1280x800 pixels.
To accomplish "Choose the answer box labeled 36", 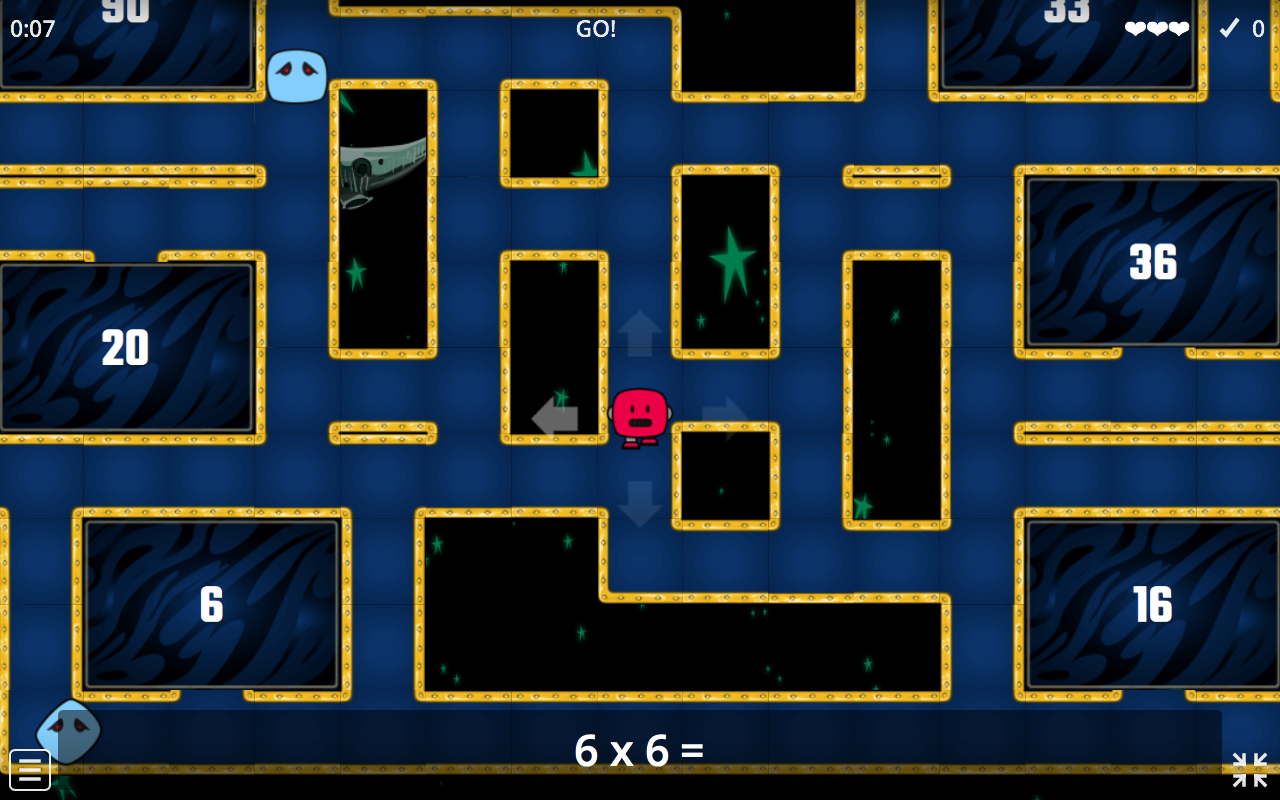I will tap(1152, 262).
